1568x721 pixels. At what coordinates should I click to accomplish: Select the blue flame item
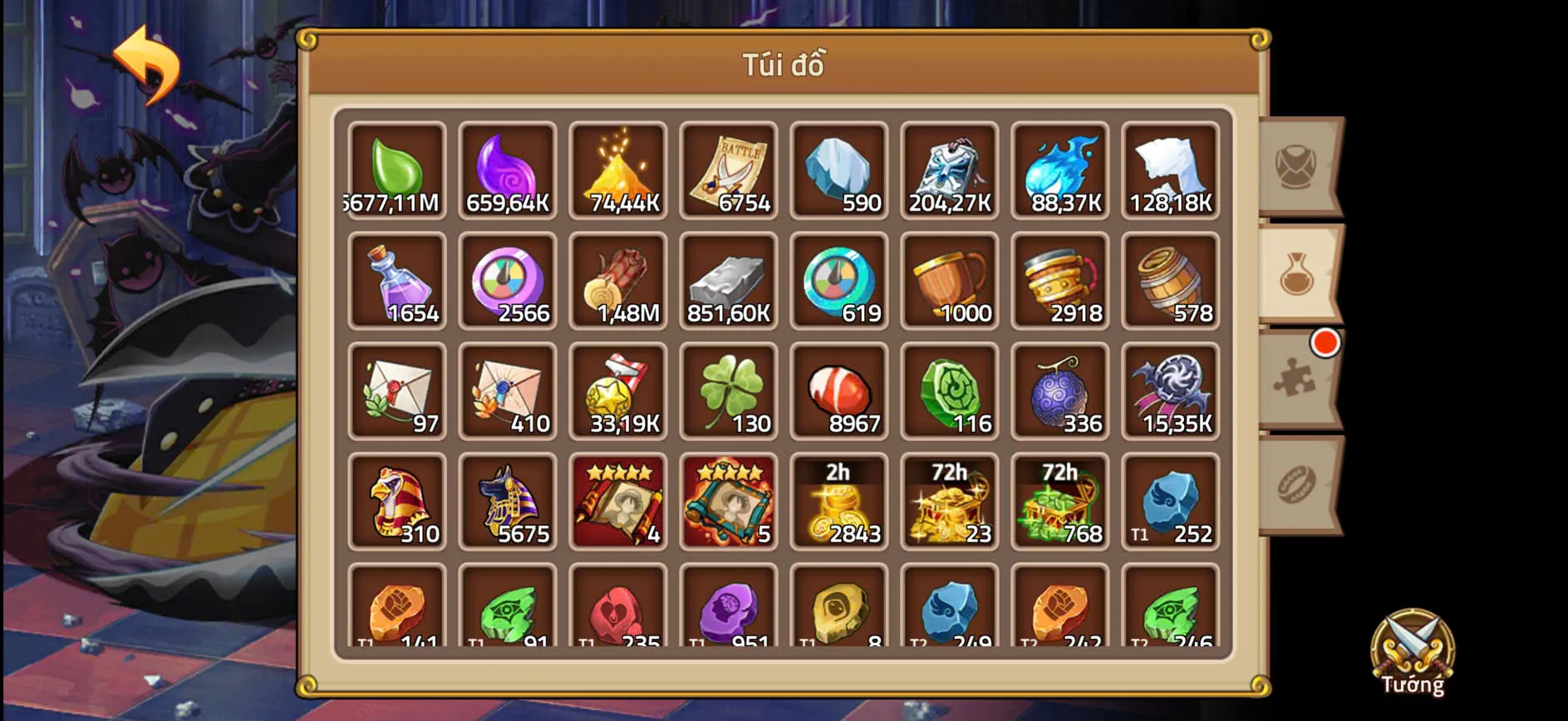pyautogui.click(x=1060, y=170)
